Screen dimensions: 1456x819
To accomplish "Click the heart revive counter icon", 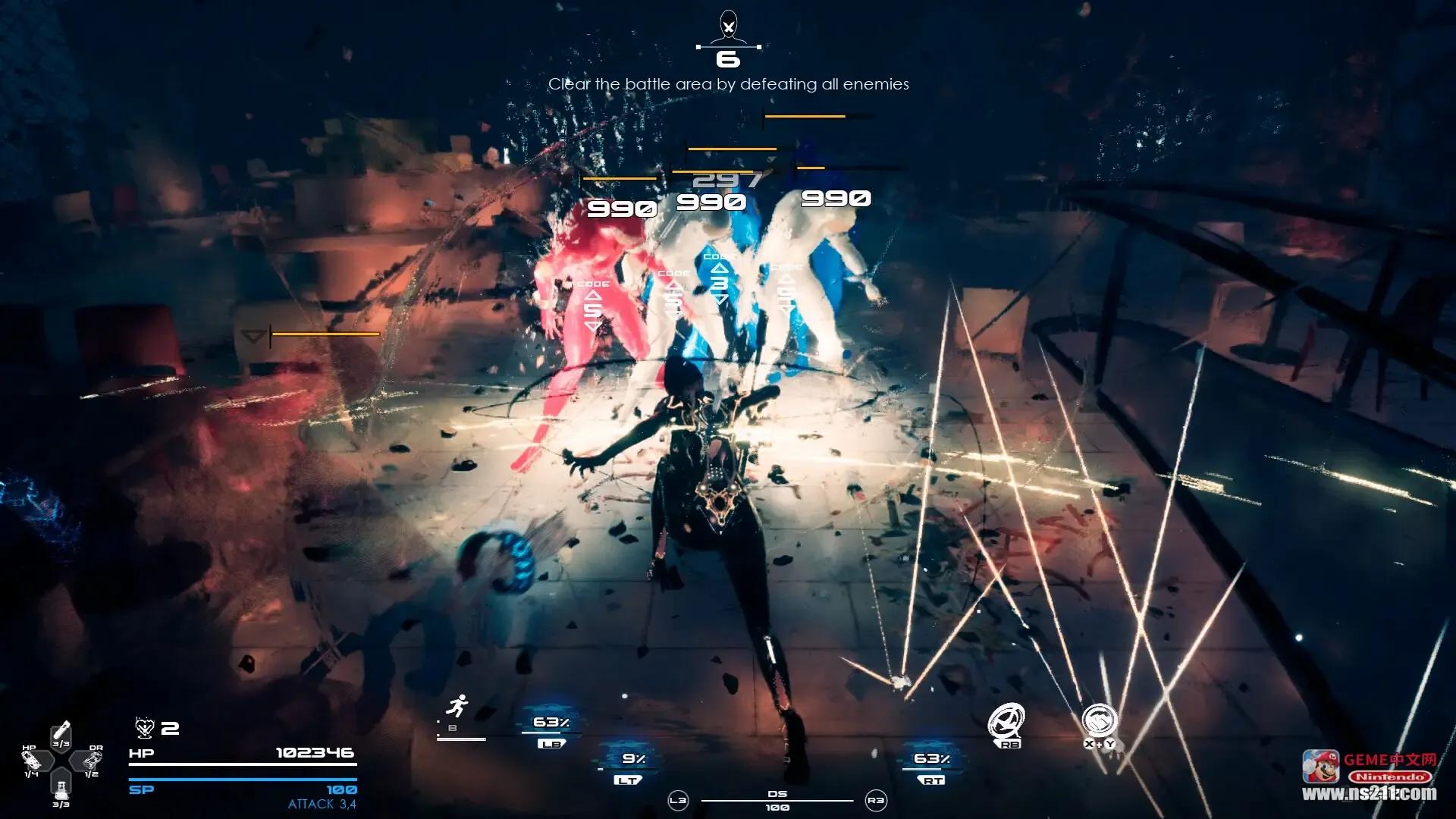I will [x=144, y=729].
